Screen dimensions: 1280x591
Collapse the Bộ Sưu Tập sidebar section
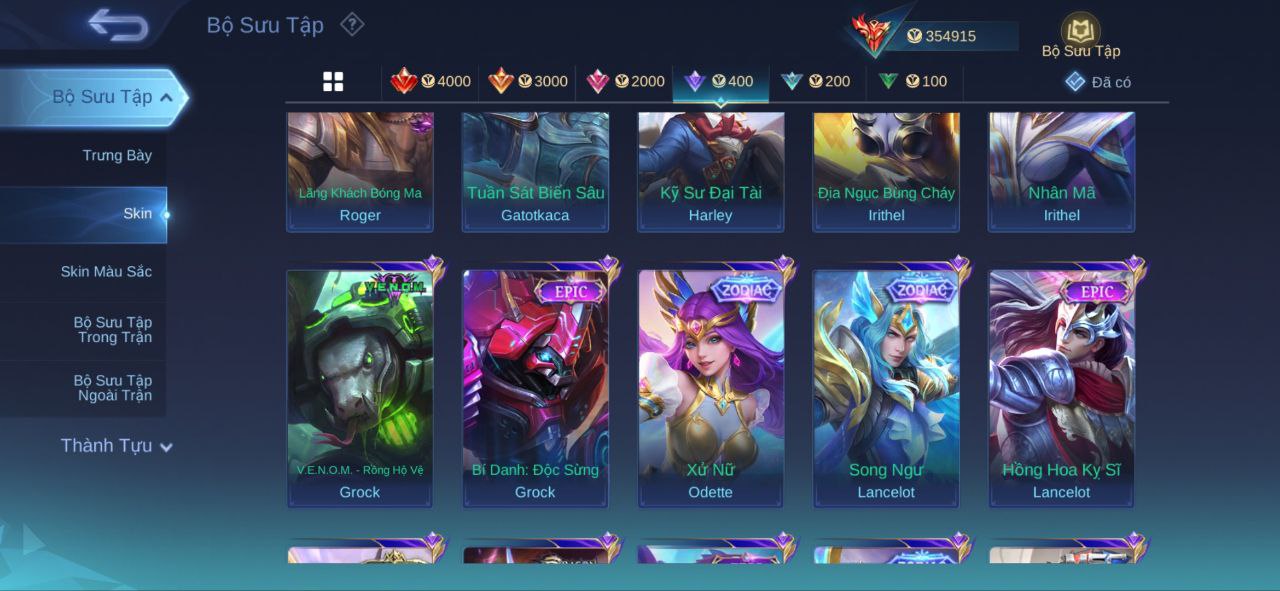(166, 97)
